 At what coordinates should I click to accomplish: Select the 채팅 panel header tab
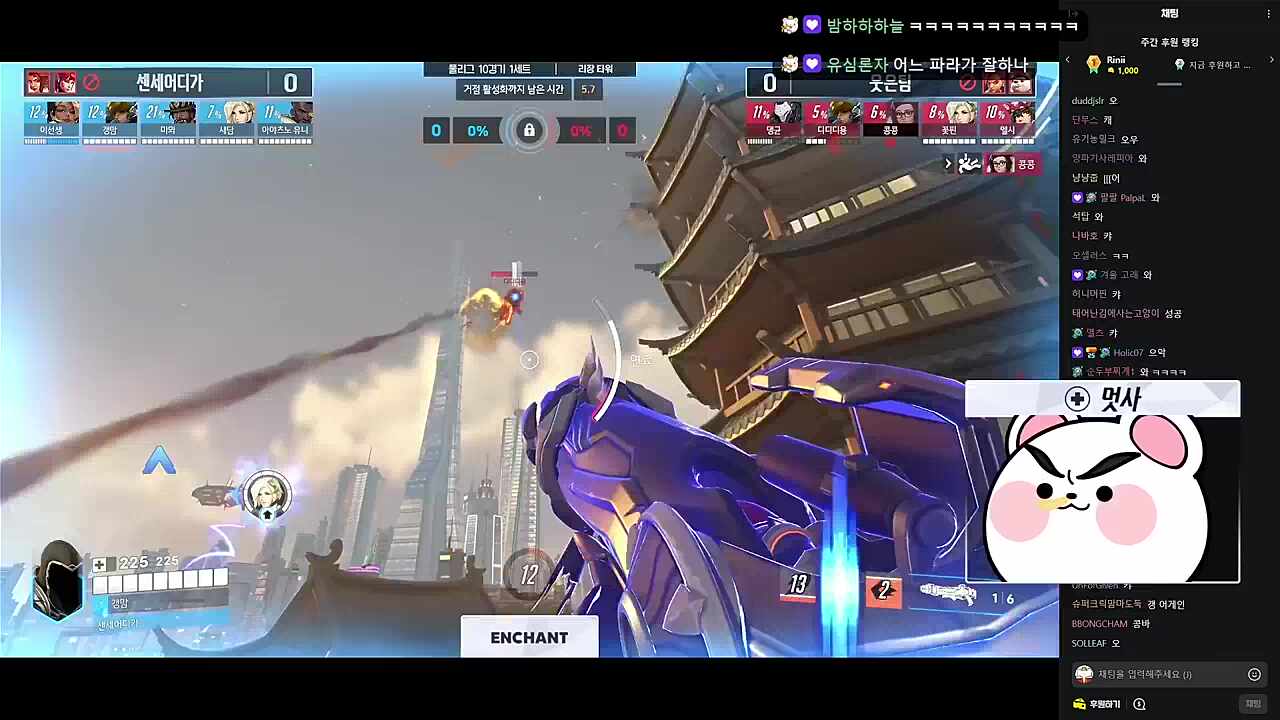pyautogui.click(x=1170, y=13)
